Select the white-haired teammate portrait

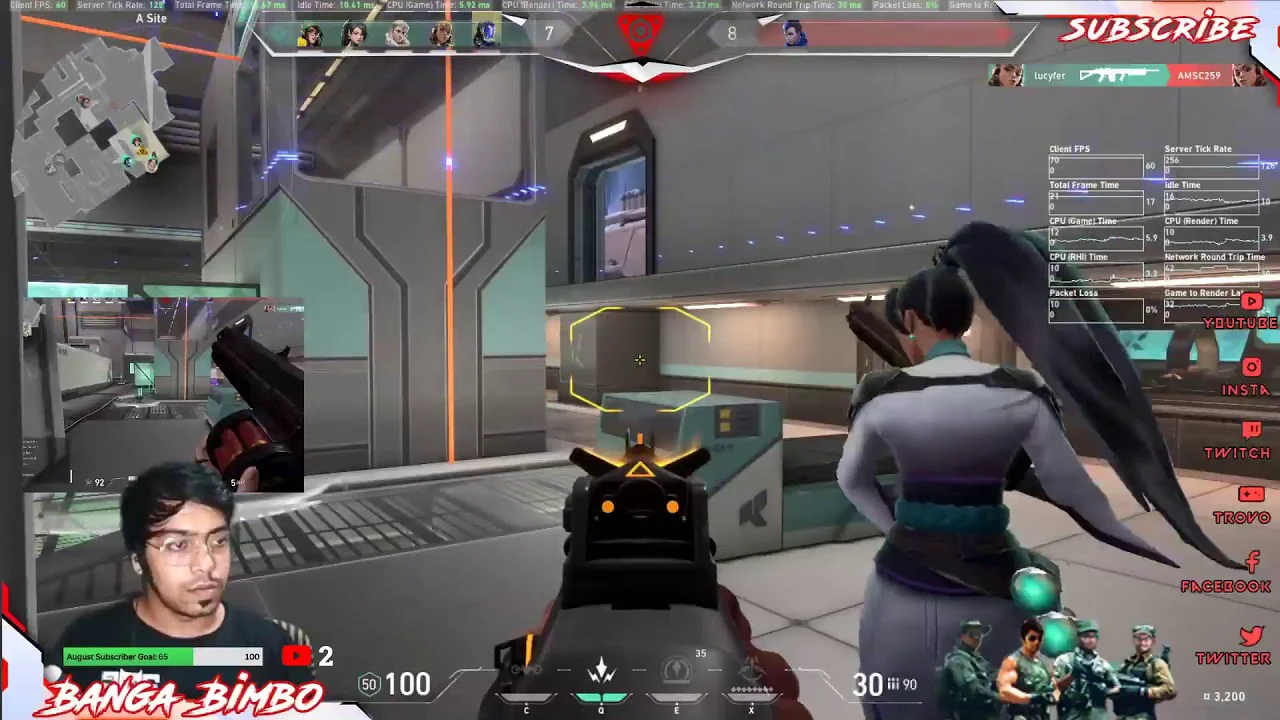pyautogui.click(x=398, y=35)
